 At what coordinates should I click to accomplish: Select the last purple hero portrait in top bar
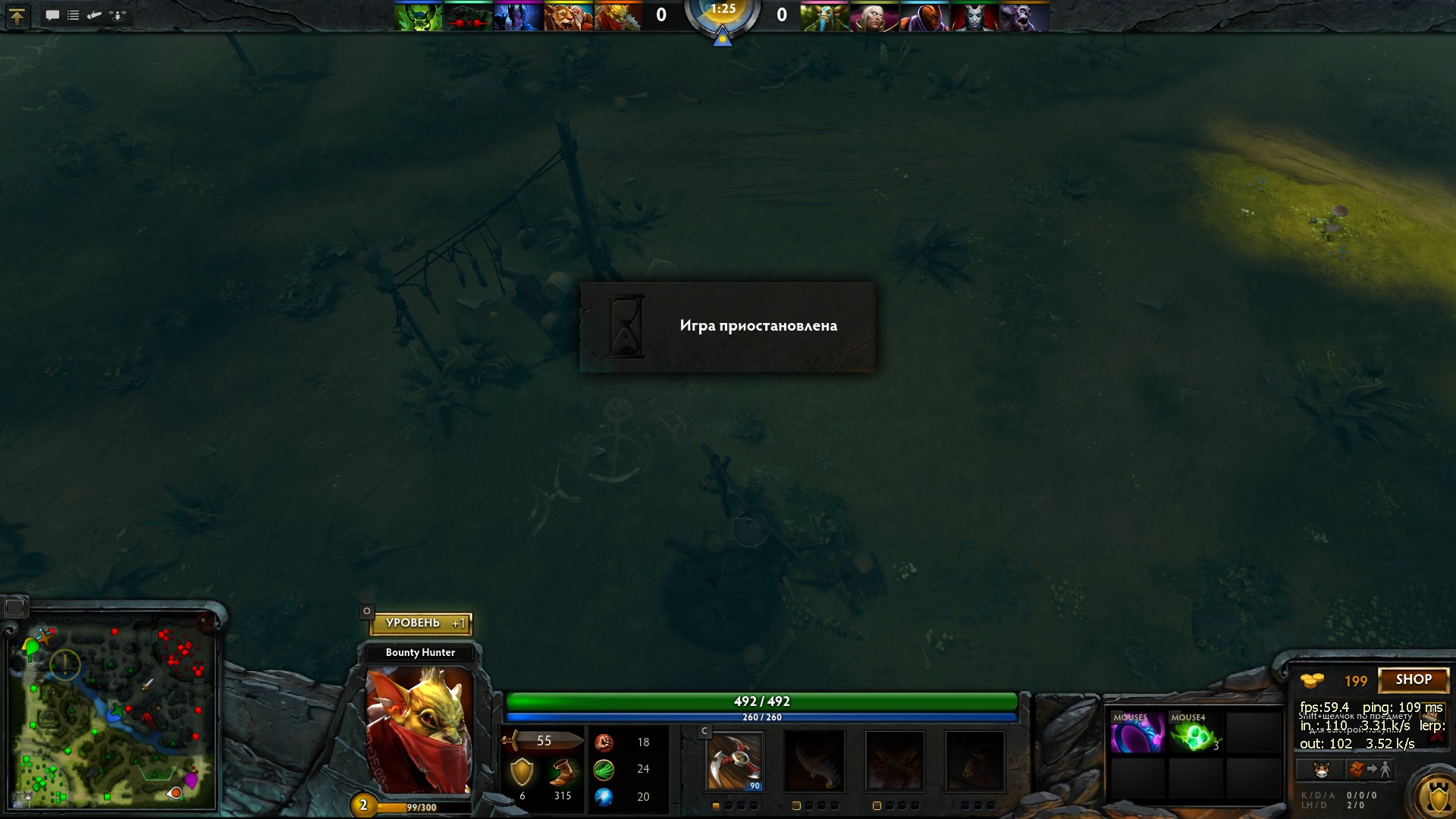(x=1025, y=17)
